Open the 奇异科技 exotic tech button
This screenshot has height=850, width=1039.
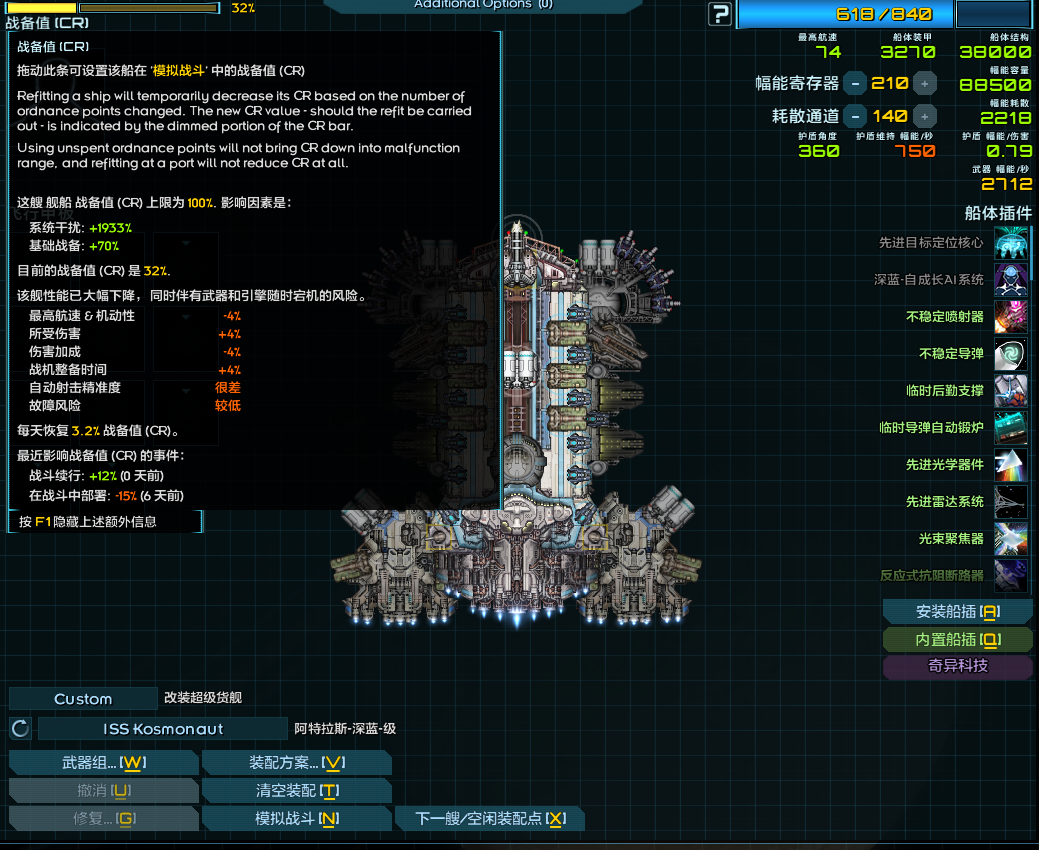tap(957, 666)
